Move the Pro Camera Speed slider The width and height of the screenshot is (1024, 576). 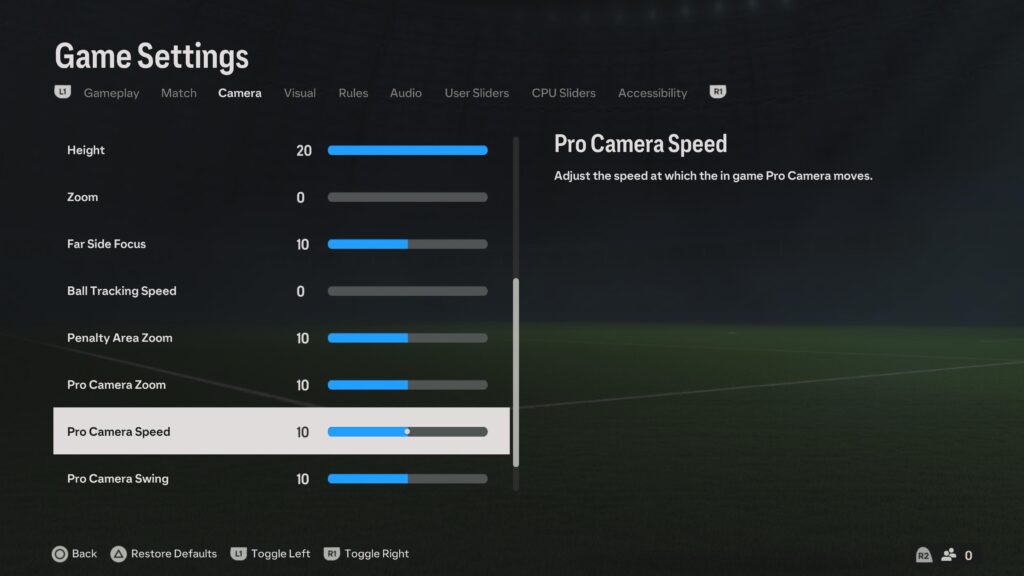pos(407,432)
